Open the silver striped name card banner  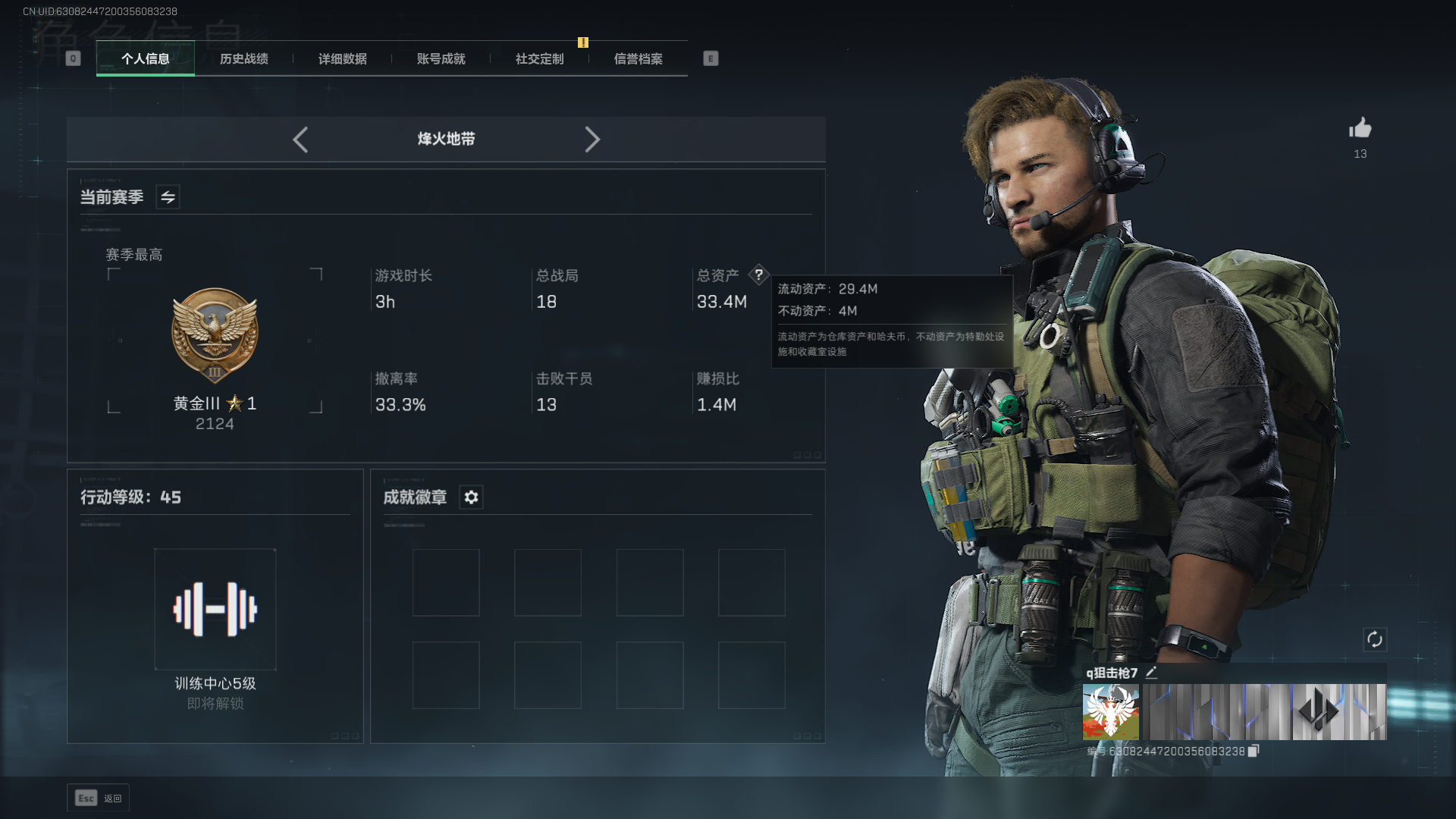1264,712
